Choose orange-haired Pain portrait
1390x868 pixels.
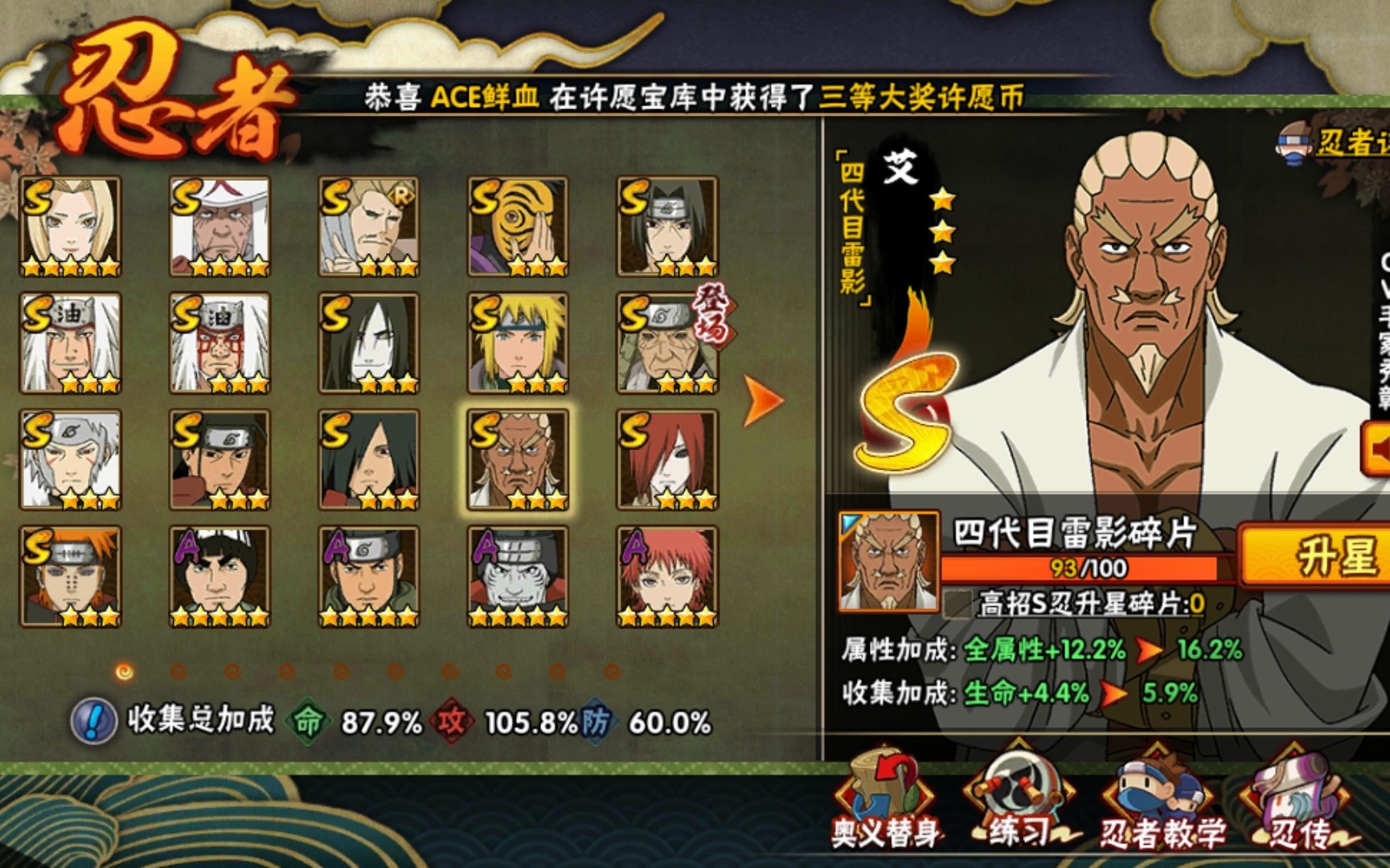click(71, 576)
